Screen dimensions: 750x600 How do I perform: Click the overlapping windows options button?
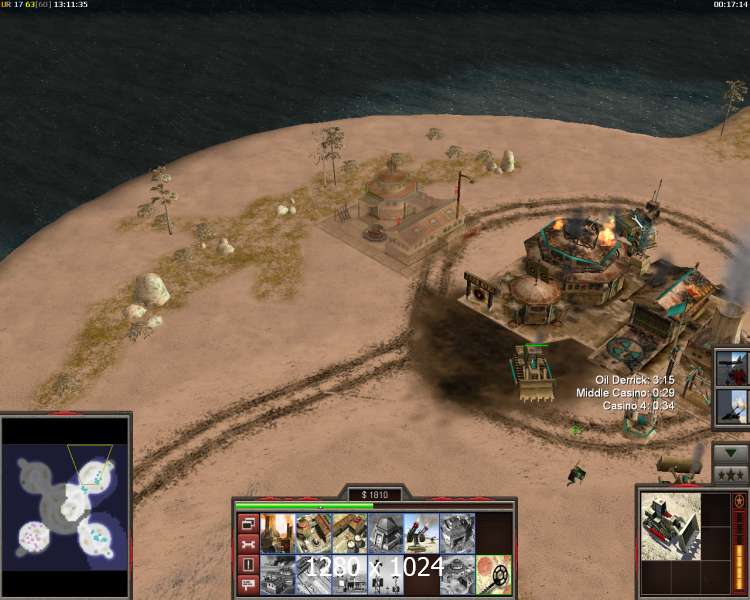247,524
